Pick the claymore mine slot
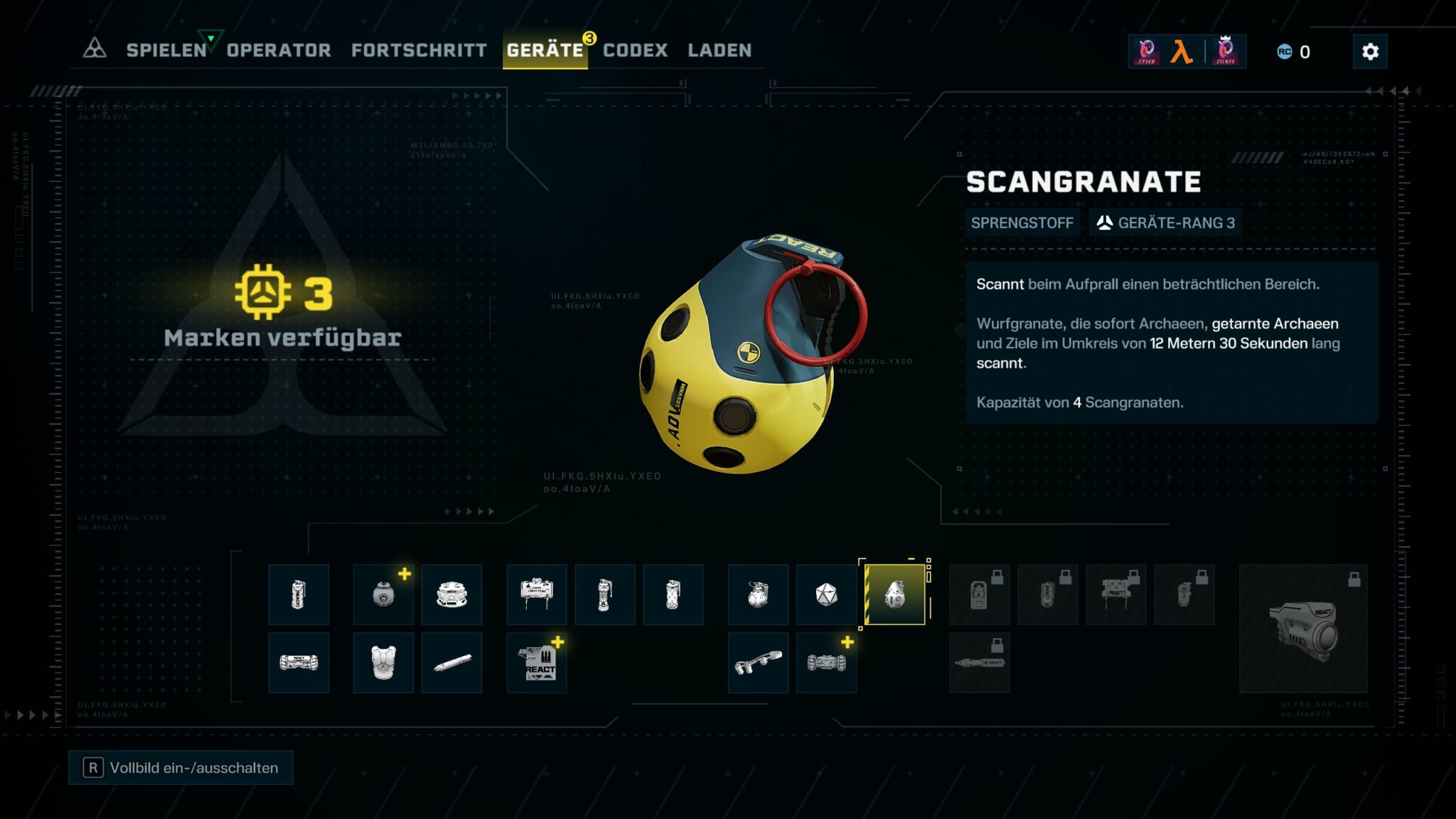This screenshot has width=1456, height=819. click(x=537, y=594)
